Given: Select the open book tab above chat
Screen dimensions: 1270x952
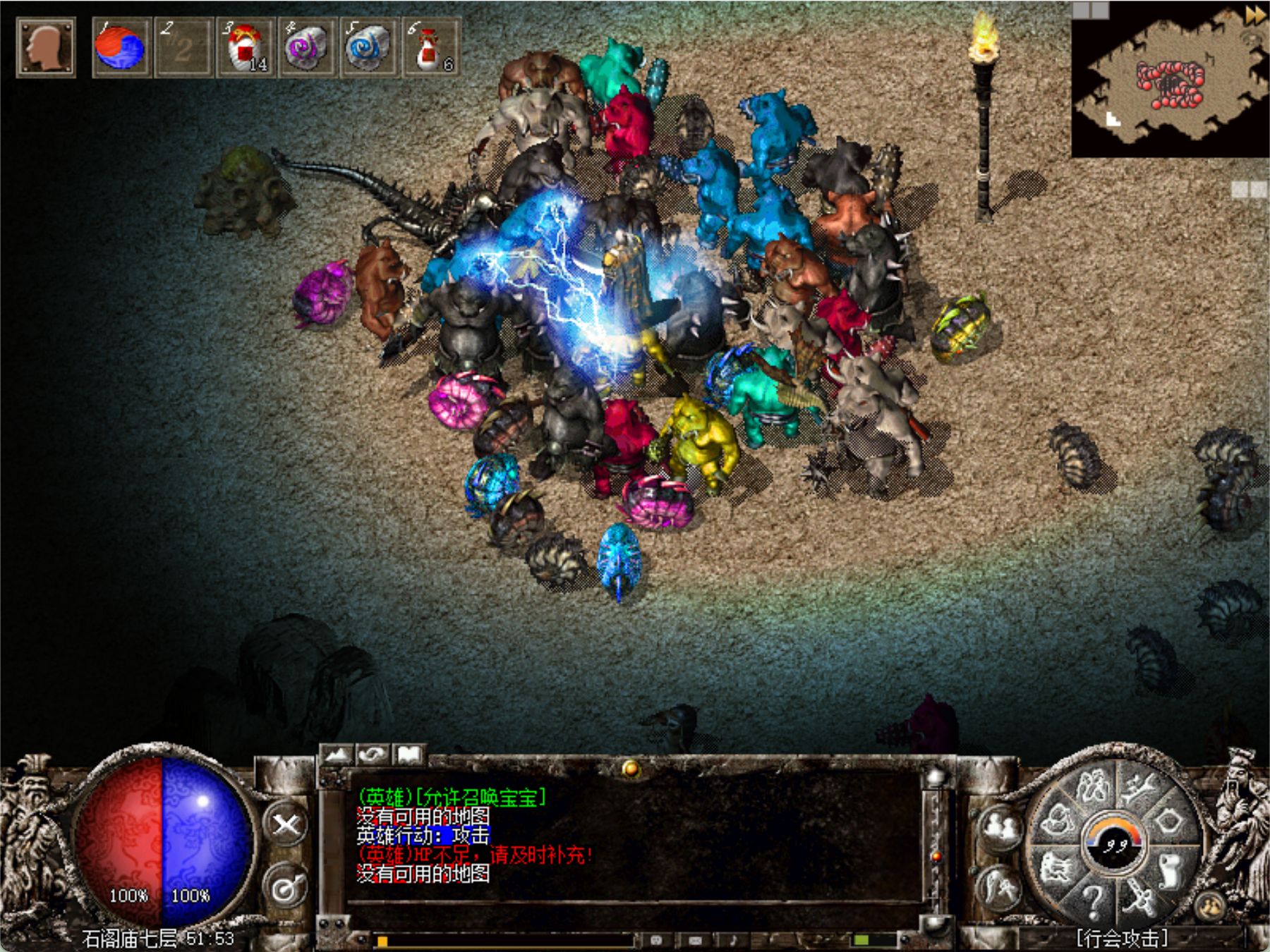Looking at the screenshot, I should coord(409,755).
